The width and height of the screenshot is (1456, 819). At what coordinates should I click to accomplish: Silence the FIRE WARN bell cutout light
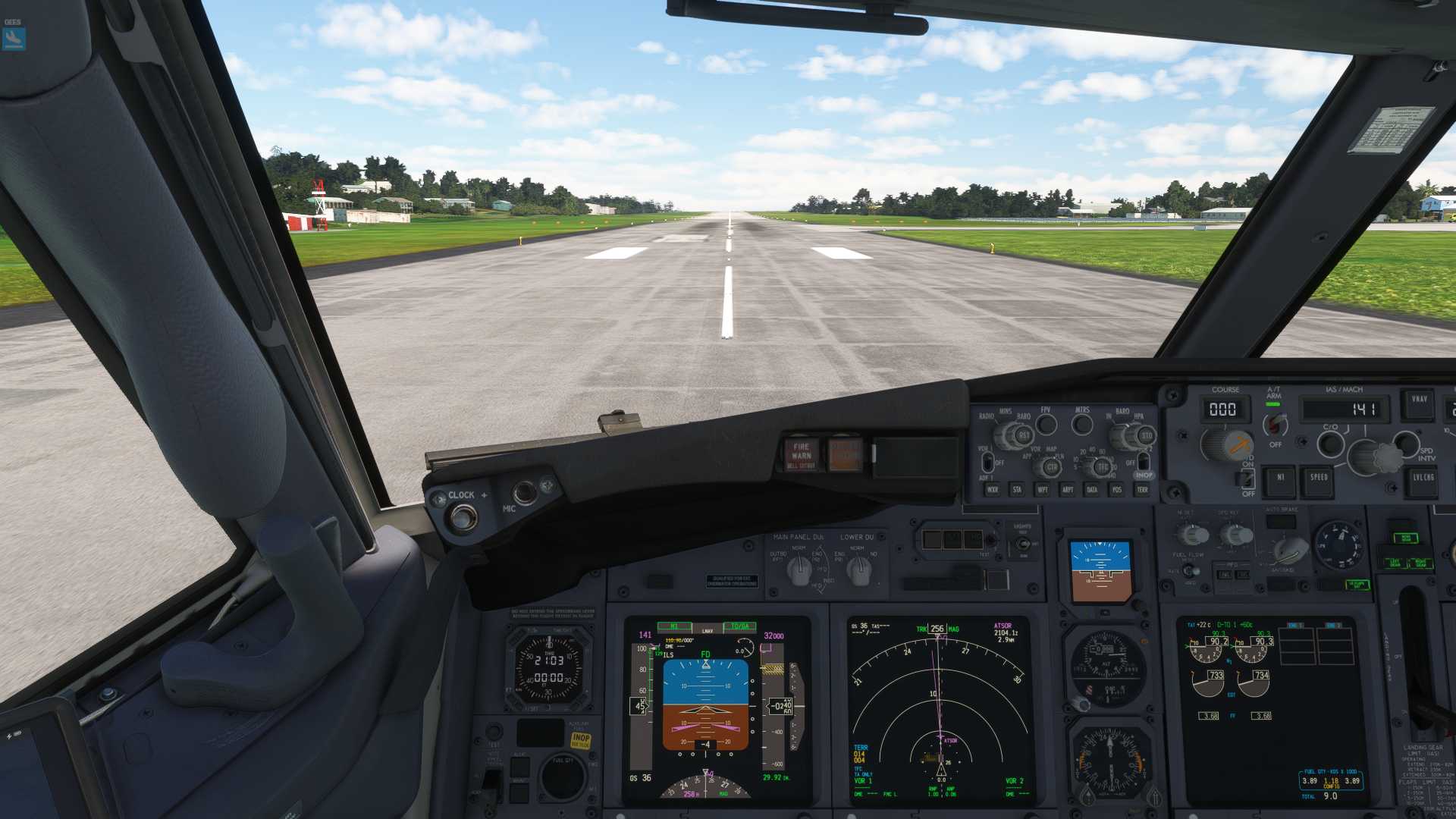pyautogui.click(x=802, y=454)
